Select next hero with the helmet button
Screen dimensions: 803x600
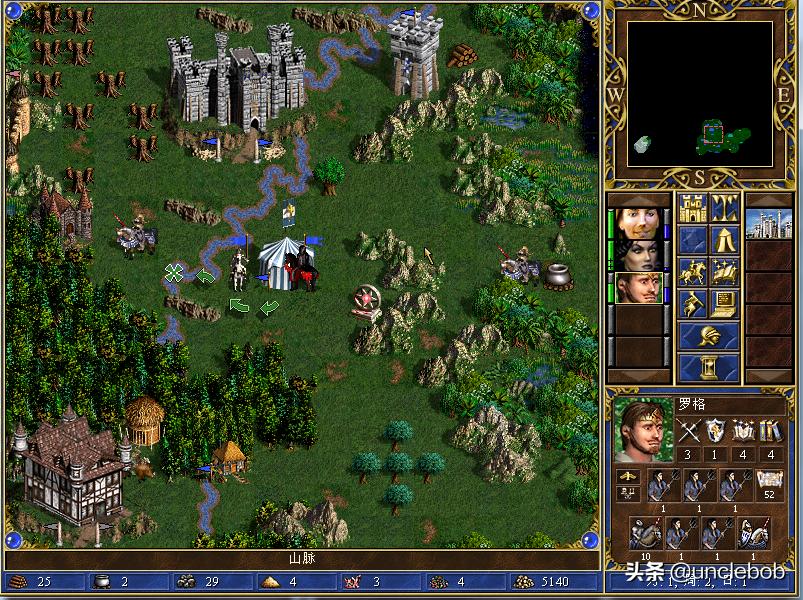(x=708, y=336)
